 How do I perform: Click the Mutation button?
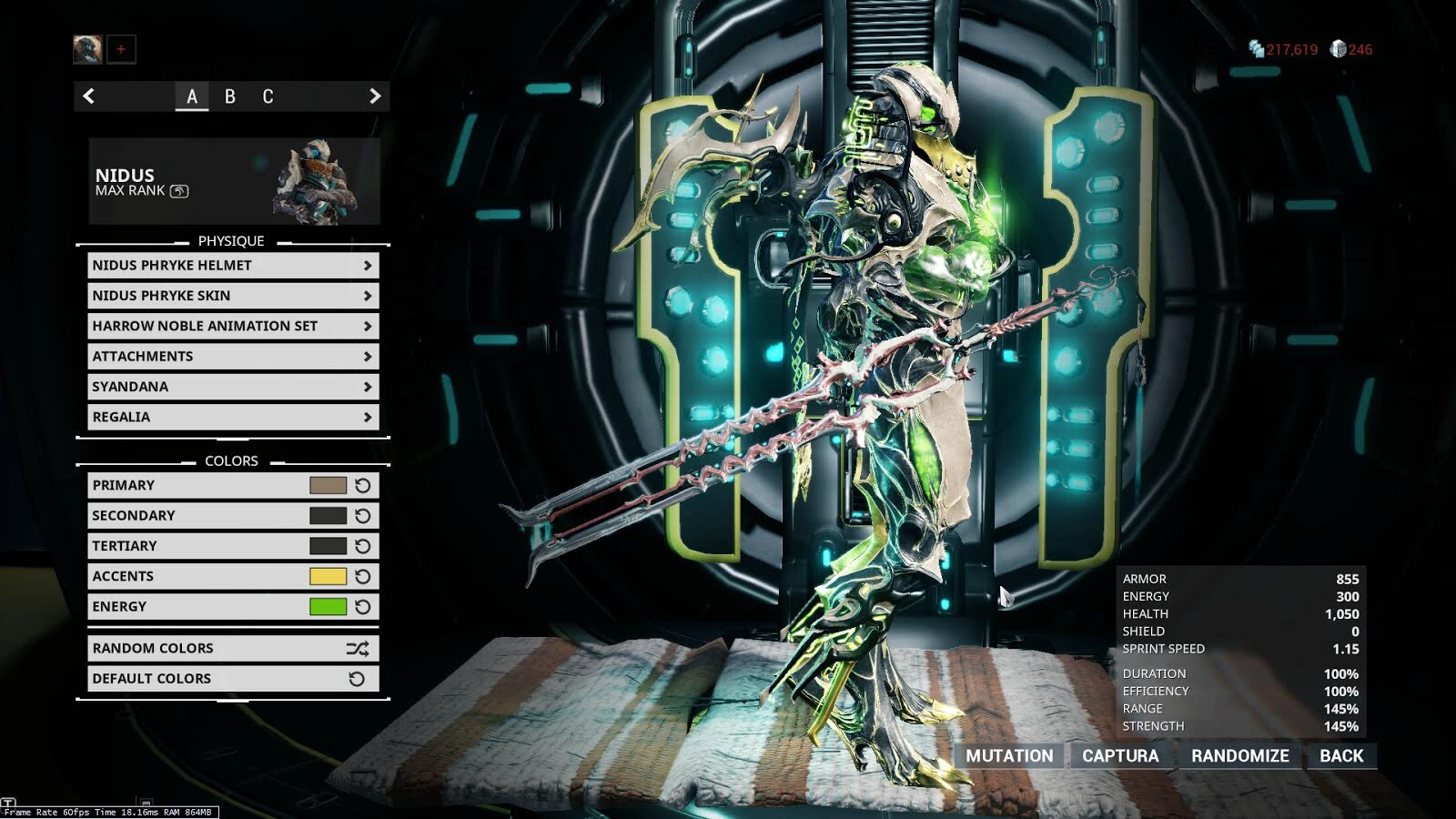tap(1008, 755)
